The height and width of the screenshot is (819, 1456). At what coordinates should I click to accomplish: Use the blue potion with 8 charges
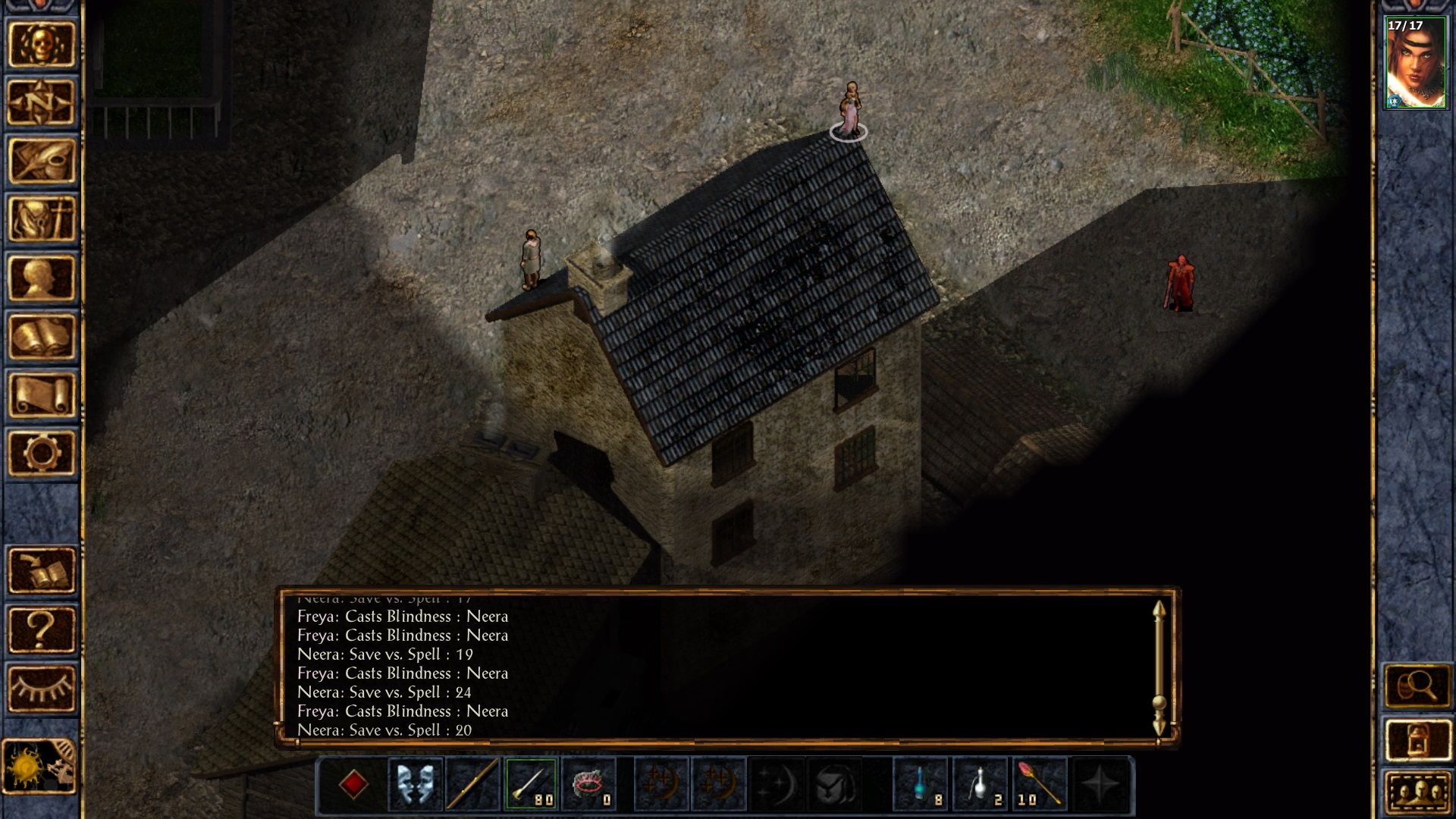[921, 784]
